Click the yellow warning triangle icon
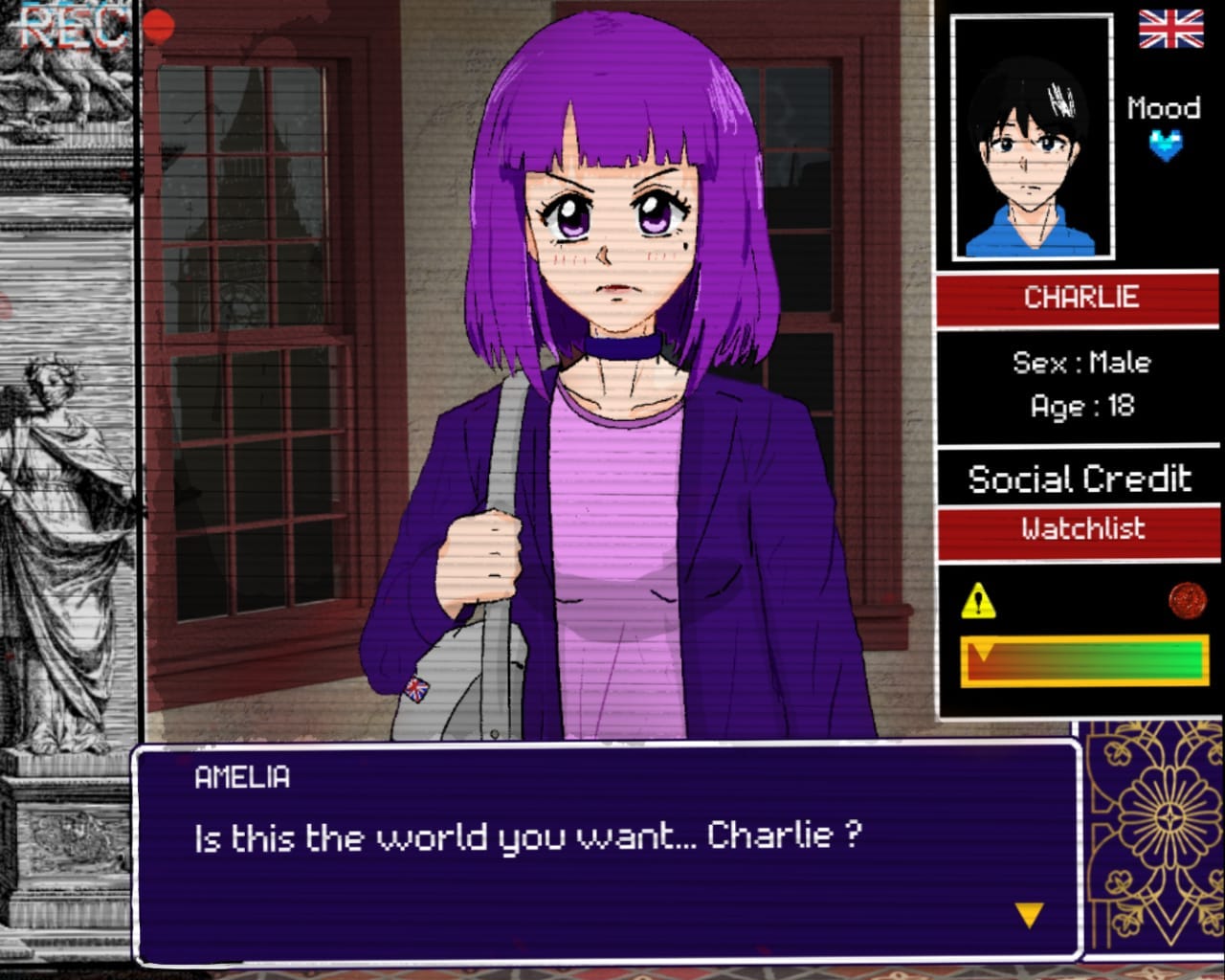This screenshot has width=1225, height=980. 977,601
